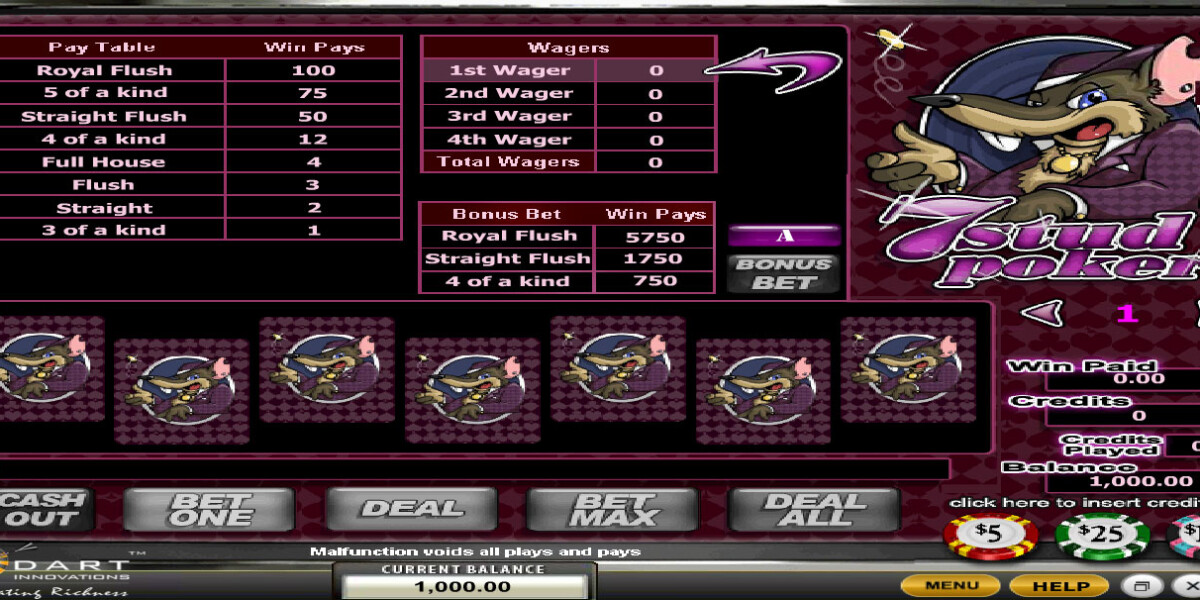Place a single bet with Bet One

[209, 509]
